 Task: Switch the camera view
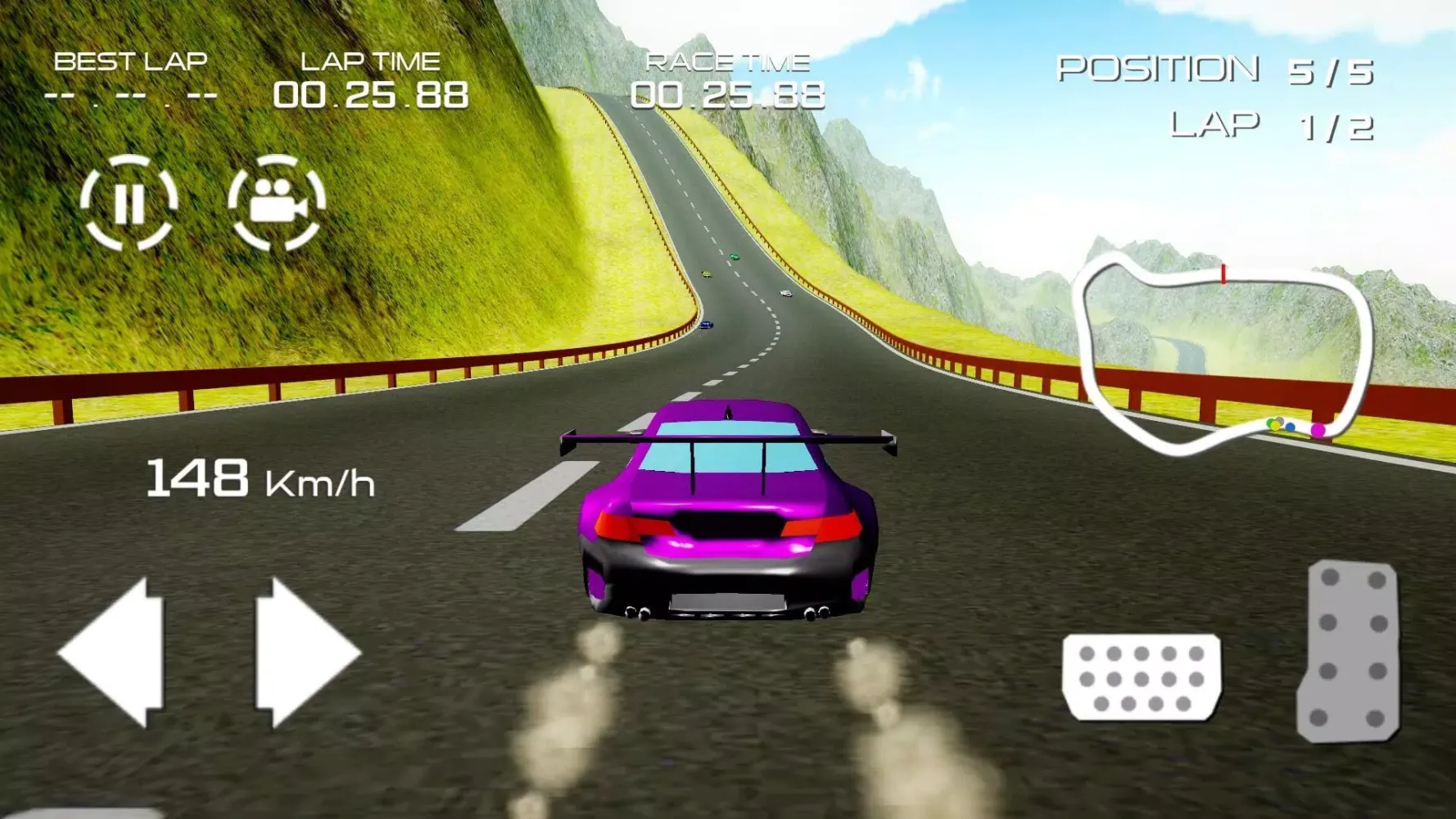[277, 202]
